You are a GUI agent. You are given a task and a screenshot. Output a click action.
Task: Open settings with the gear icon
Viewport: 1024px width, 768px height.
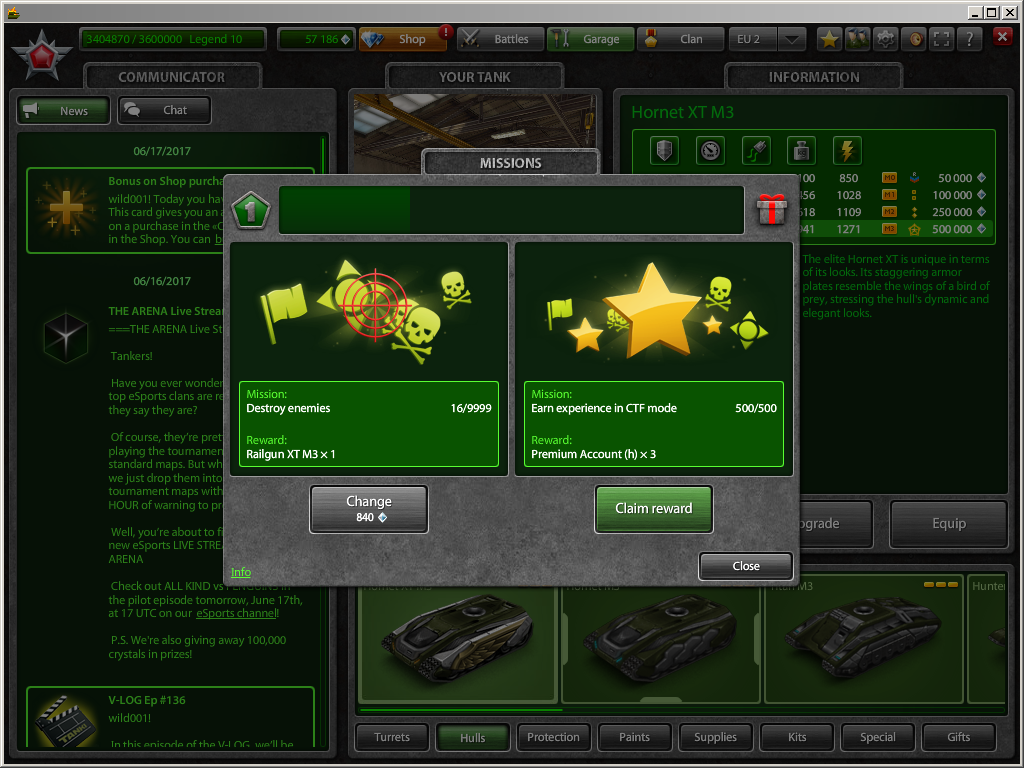pos(885,39)
